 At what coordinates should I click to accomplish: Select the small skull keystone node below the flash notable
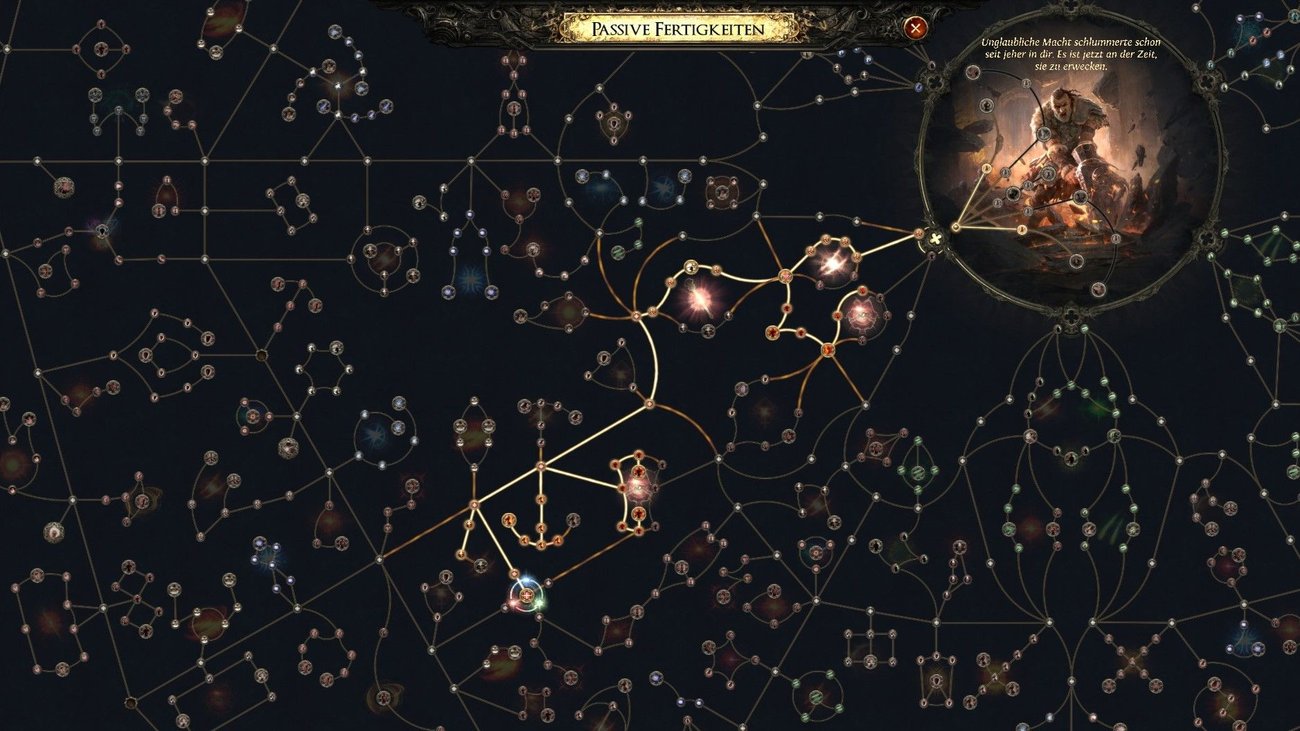tap(707, 330)
